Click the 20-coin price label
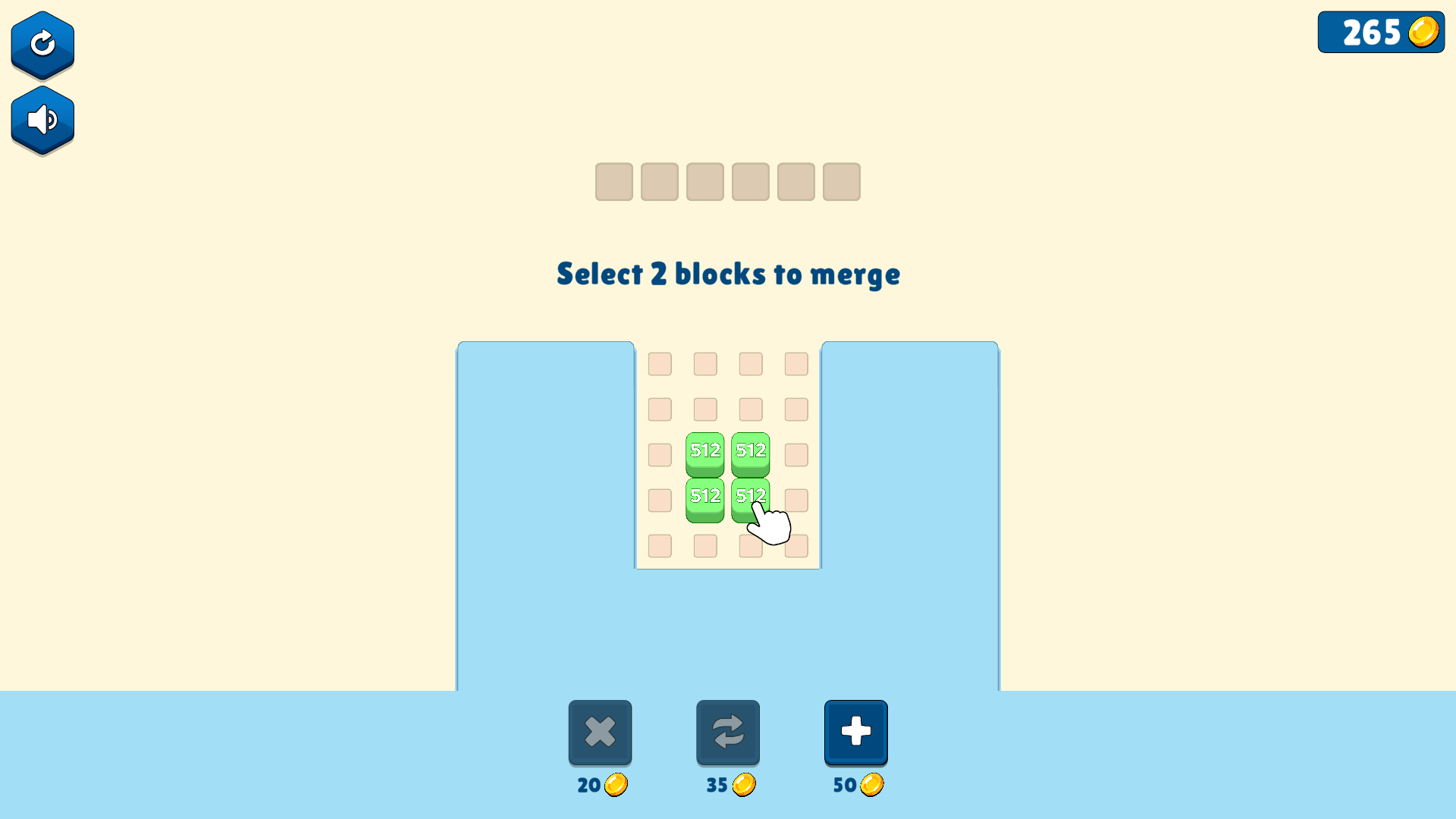Image resolution: width=1456 pixels, height=819 pixels. 588,786
